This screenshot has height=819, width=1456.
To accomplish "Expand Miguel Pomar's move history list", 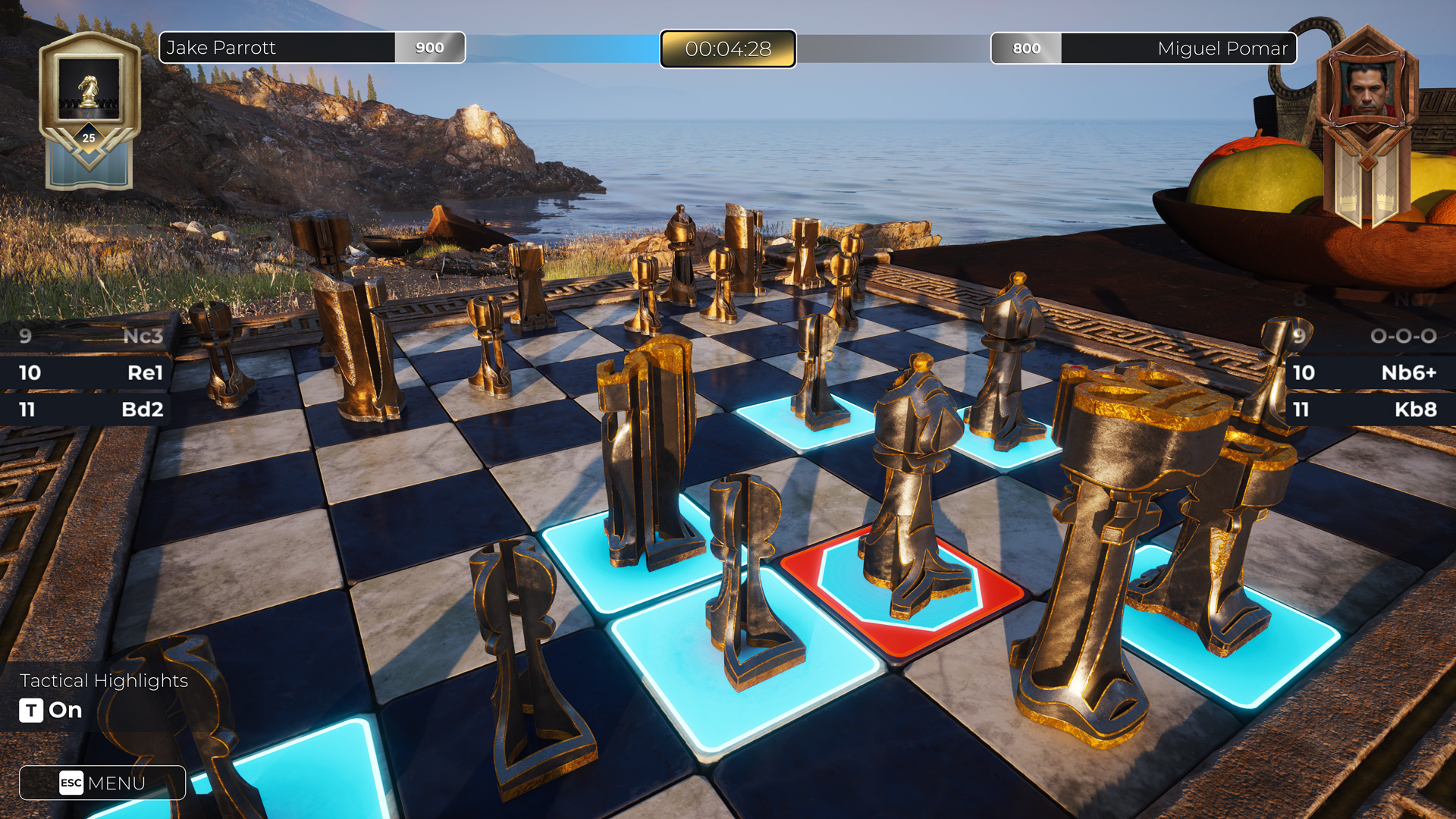I will (1373, 373).
